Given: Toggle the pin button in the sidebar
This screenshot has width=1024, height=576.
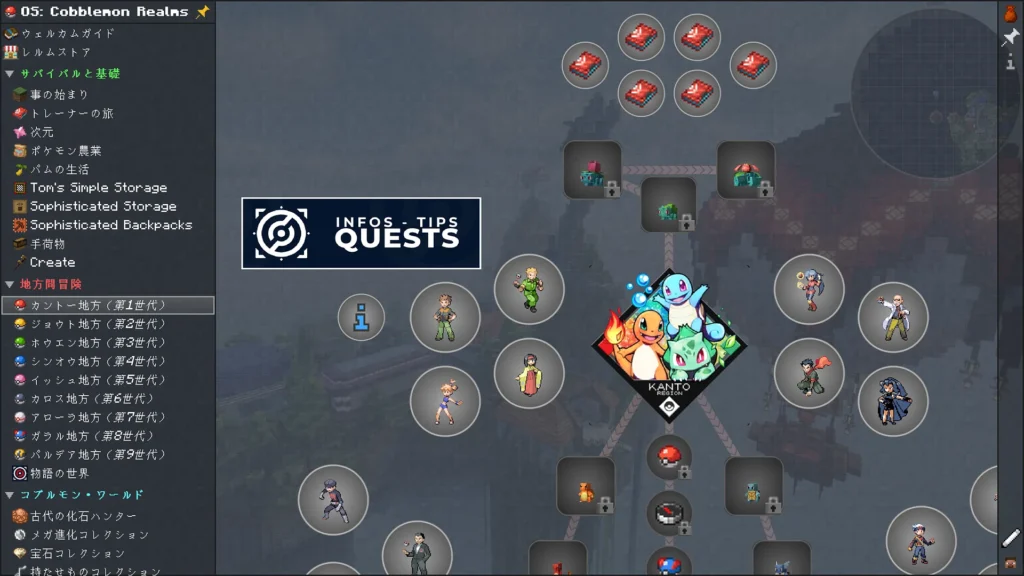Looking at the screenshot, I should tap(1010, 37).
